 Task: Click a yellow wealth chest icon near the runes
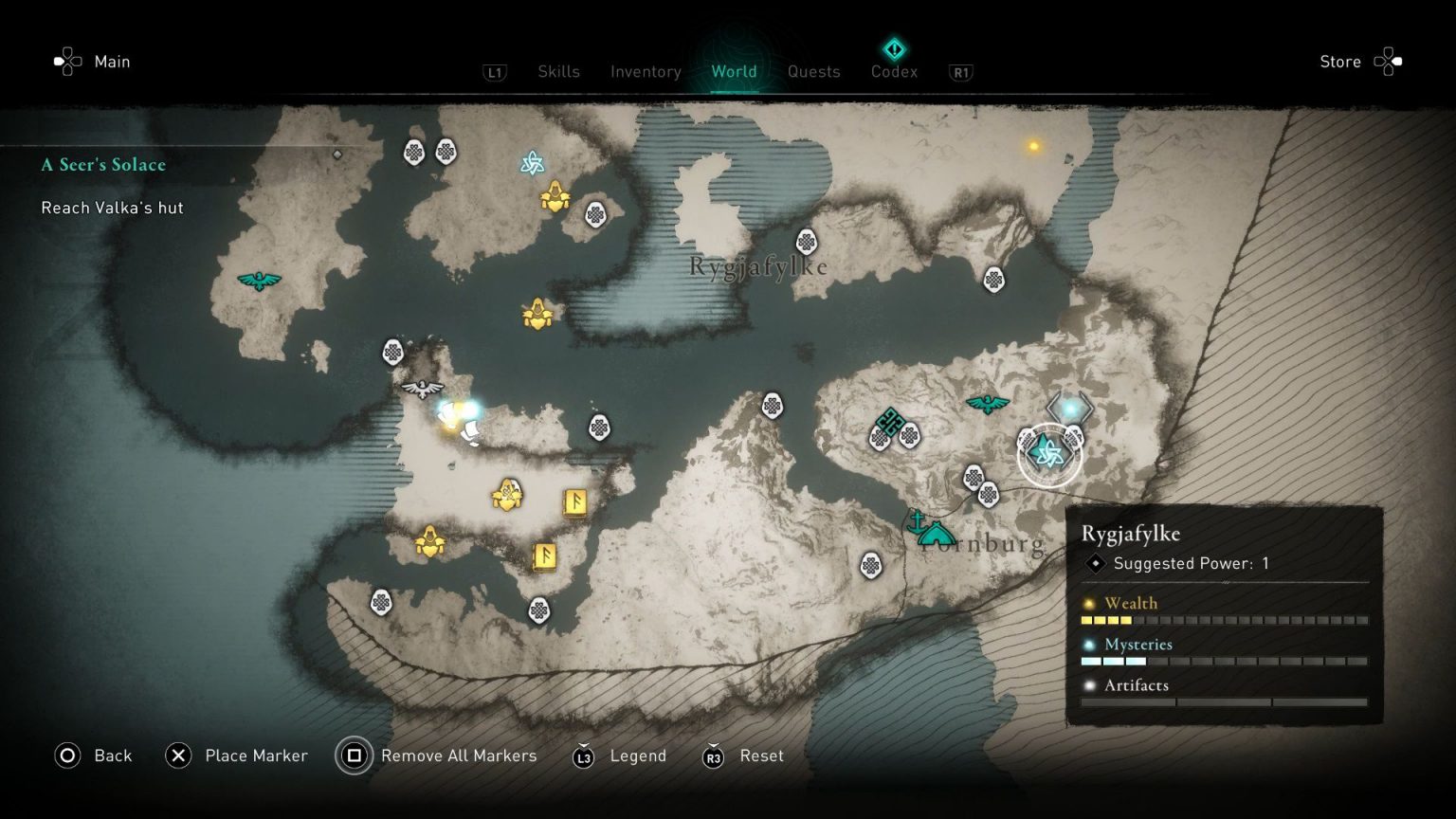coord(508,492)
